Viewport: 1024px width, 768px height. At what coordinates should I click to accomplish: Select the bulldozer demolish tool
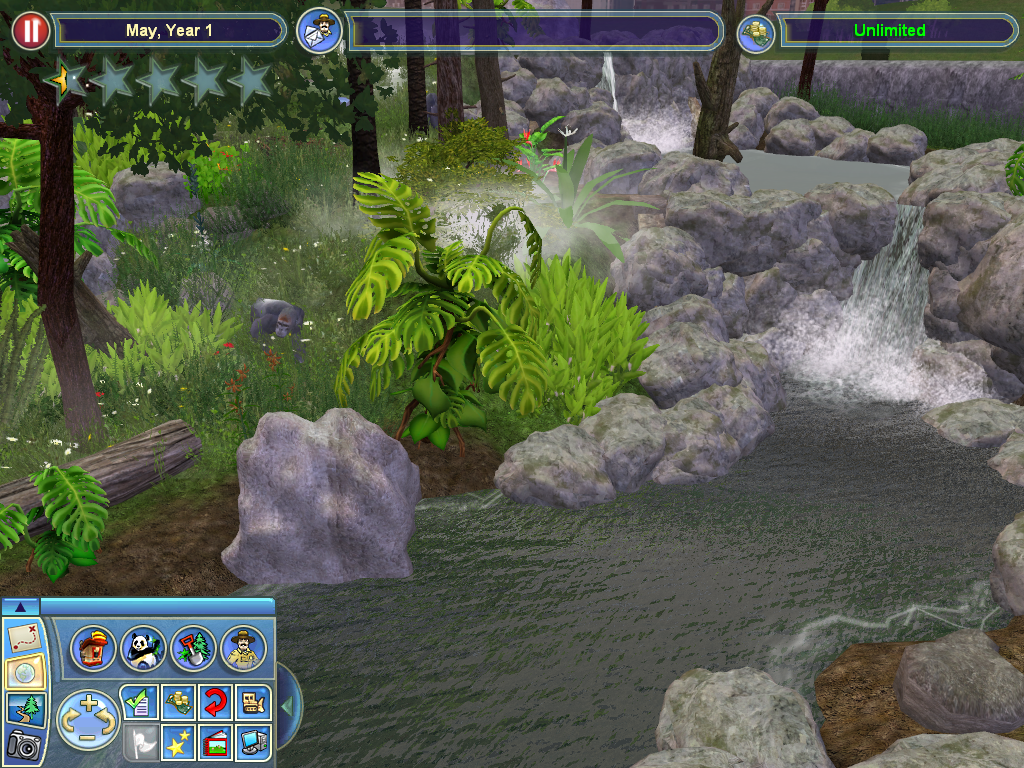[x=252, y=702]
